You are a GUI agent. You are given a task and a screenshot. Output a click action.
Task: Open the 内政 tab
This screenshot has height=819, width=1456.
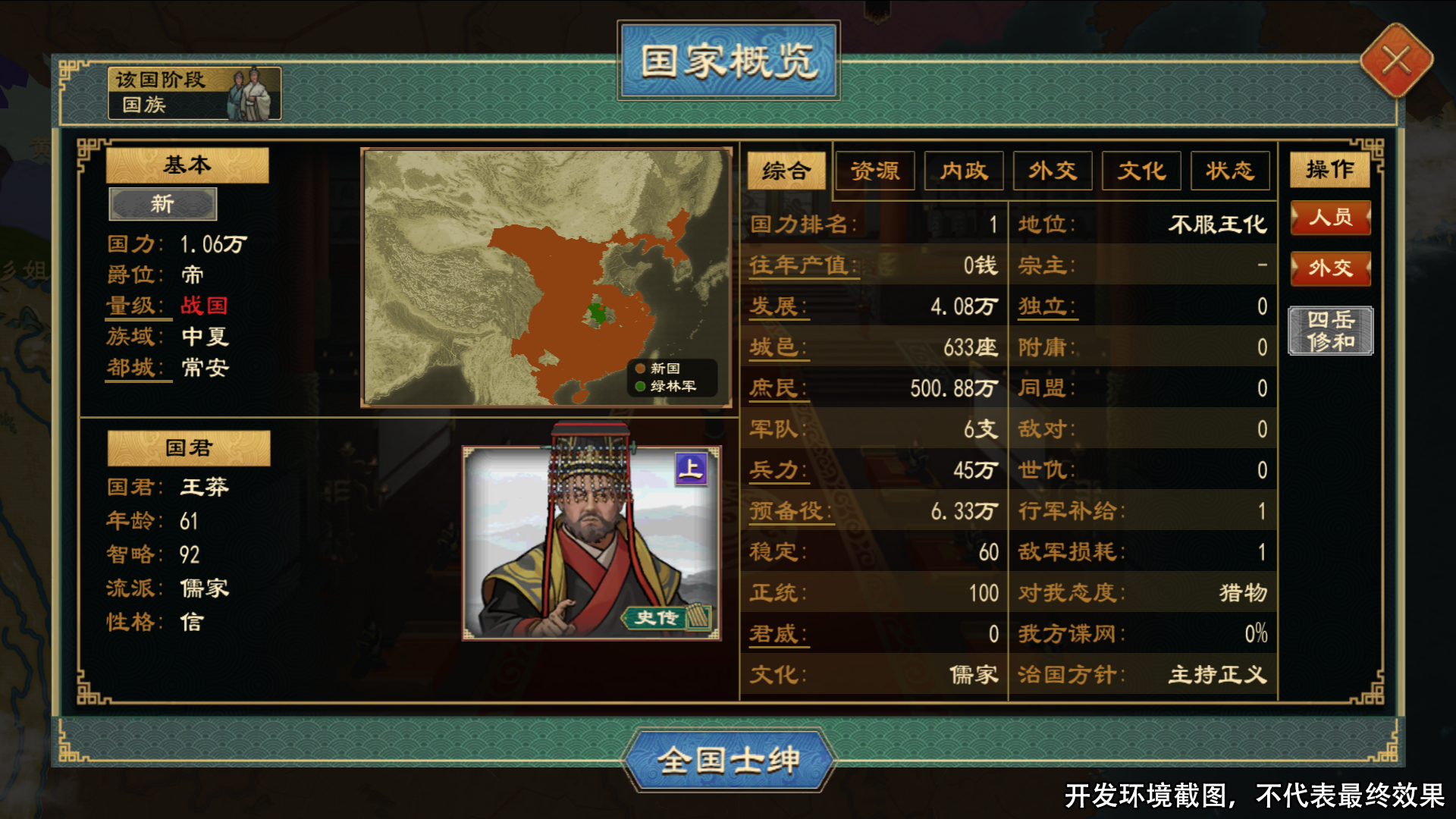[964, 170]
